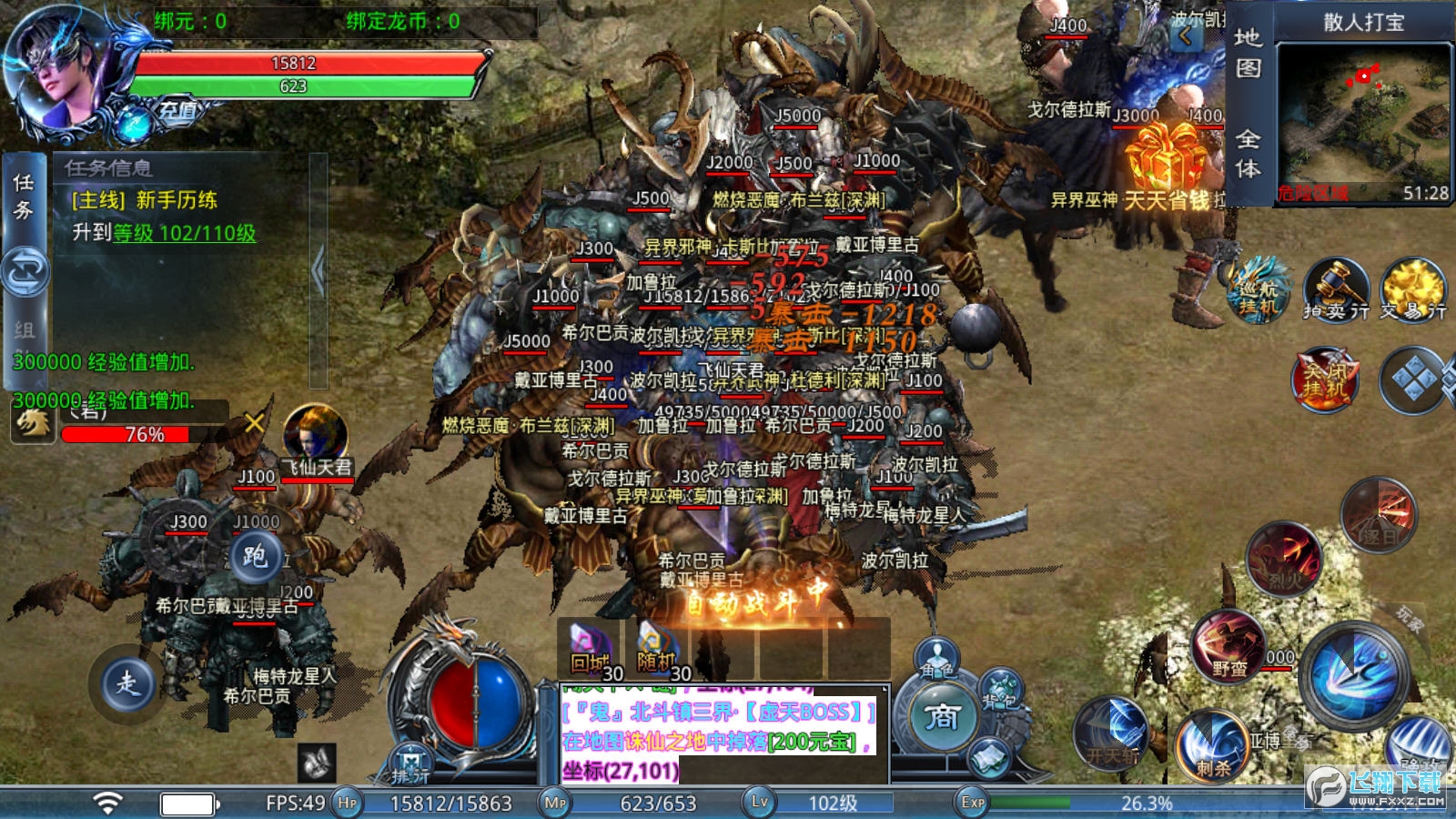
Task: Switch to the 任务 quest tab
Action: coord(23,196)
